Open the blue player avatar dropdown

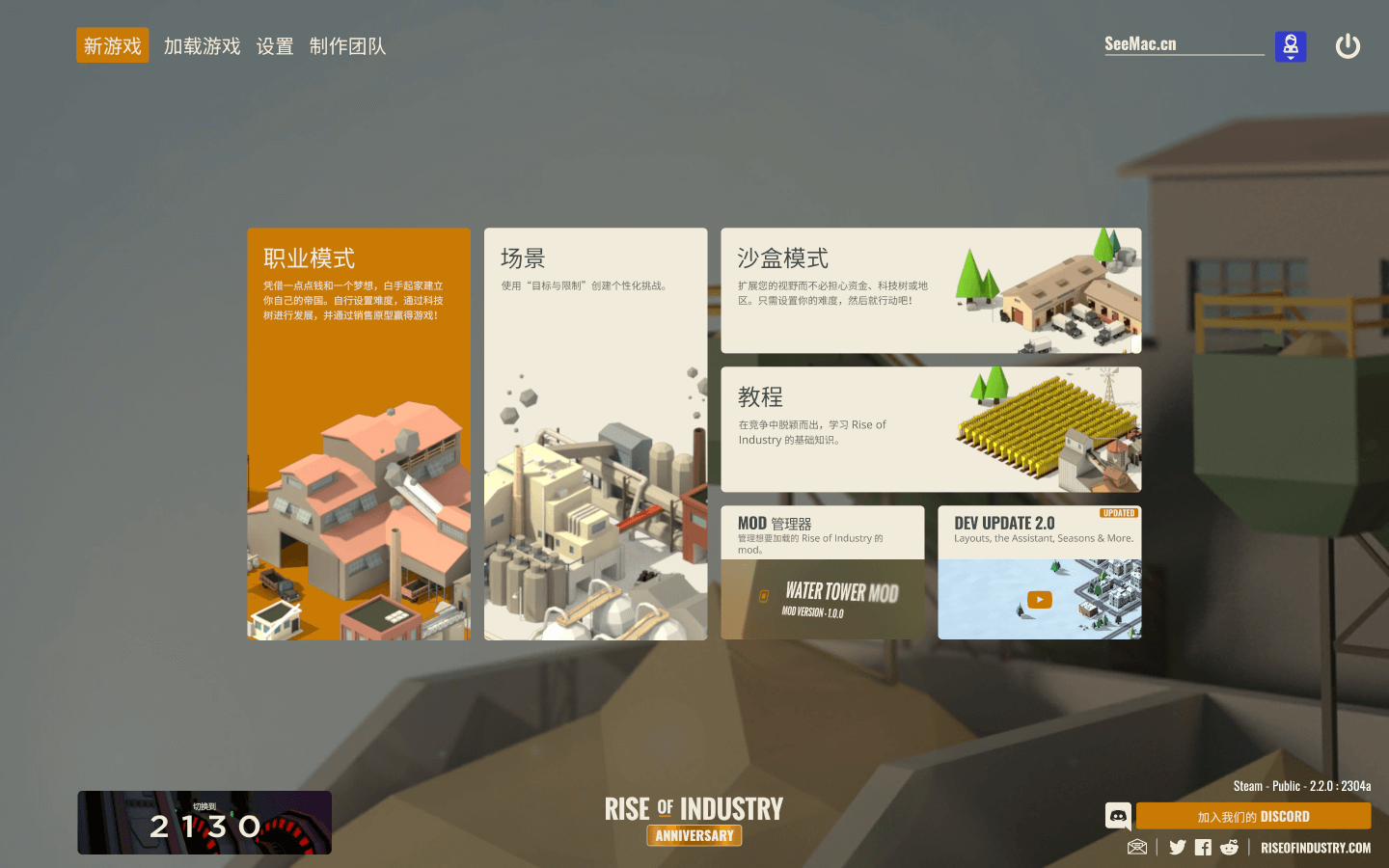[x=1291, y=46]
